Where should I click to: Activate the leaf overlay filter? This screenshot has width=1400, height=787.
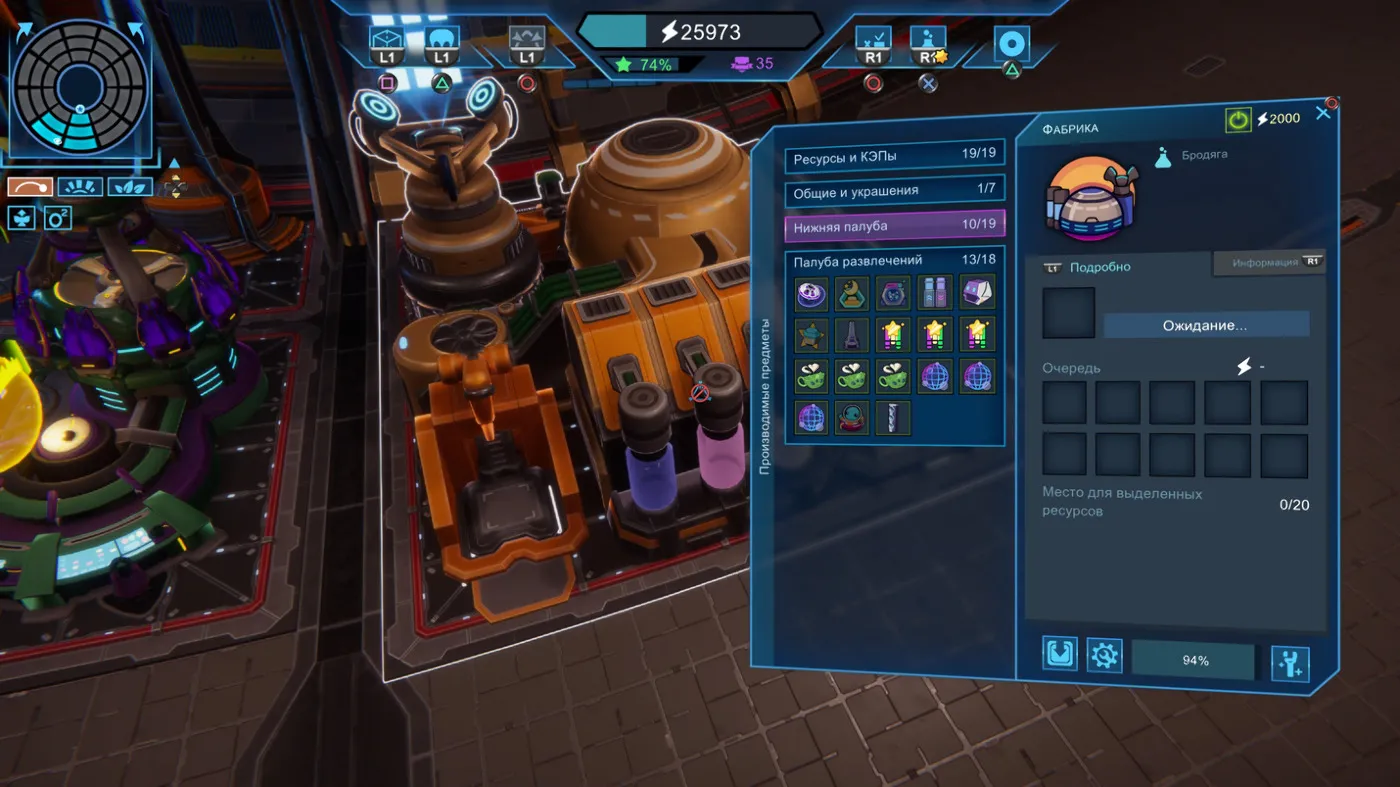click(130, 187)
